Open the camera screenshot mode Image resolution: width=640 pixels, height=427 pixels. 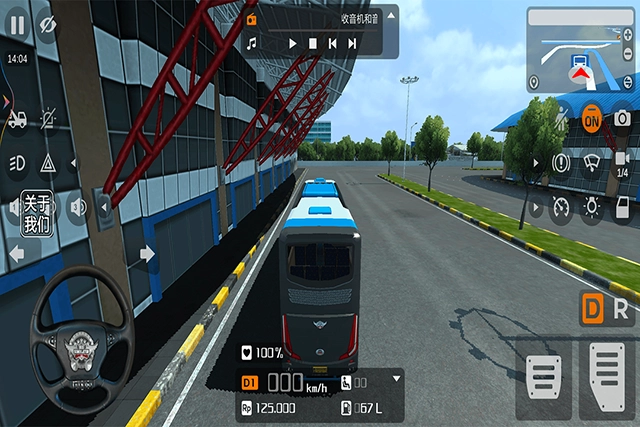[x=621, y=118]
